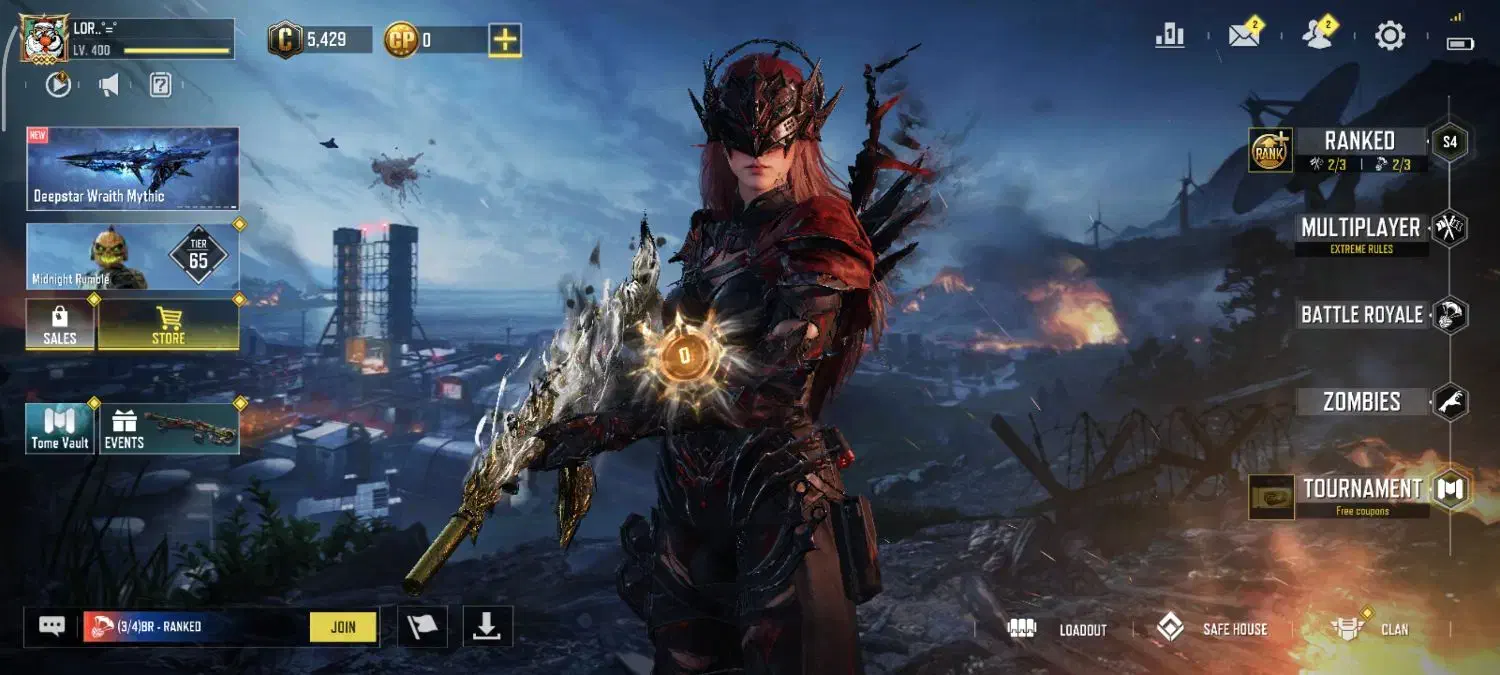Open the Tome Vault
Screen dimensions: 1500x675
click(x=60, y=429)
